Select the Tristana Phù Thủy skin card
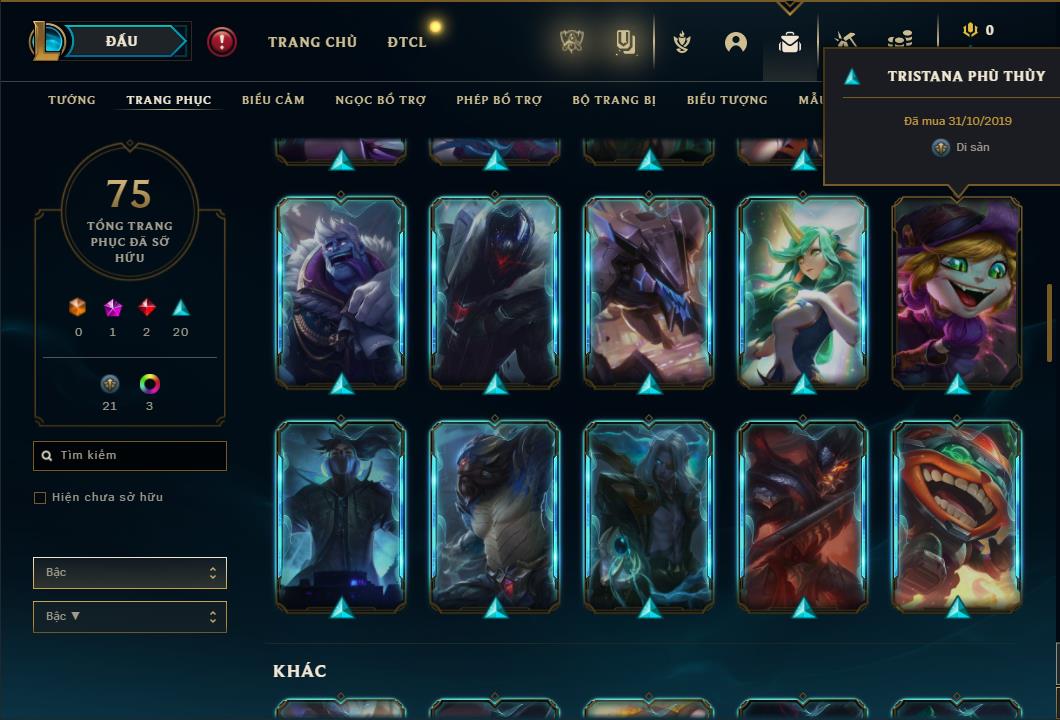 [x=957, y=292]
